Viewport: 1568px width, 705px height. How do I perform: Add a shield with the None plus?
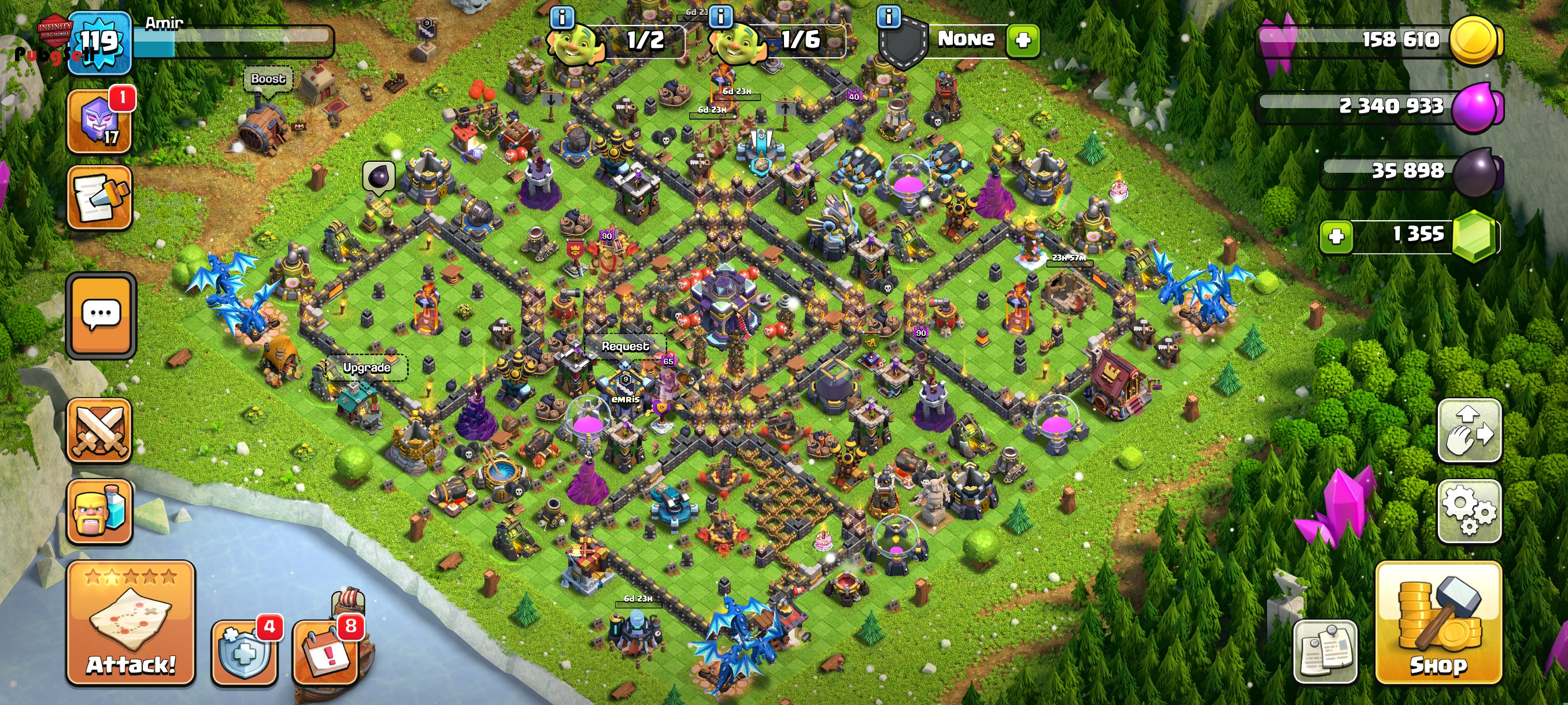click(1023, 40)
